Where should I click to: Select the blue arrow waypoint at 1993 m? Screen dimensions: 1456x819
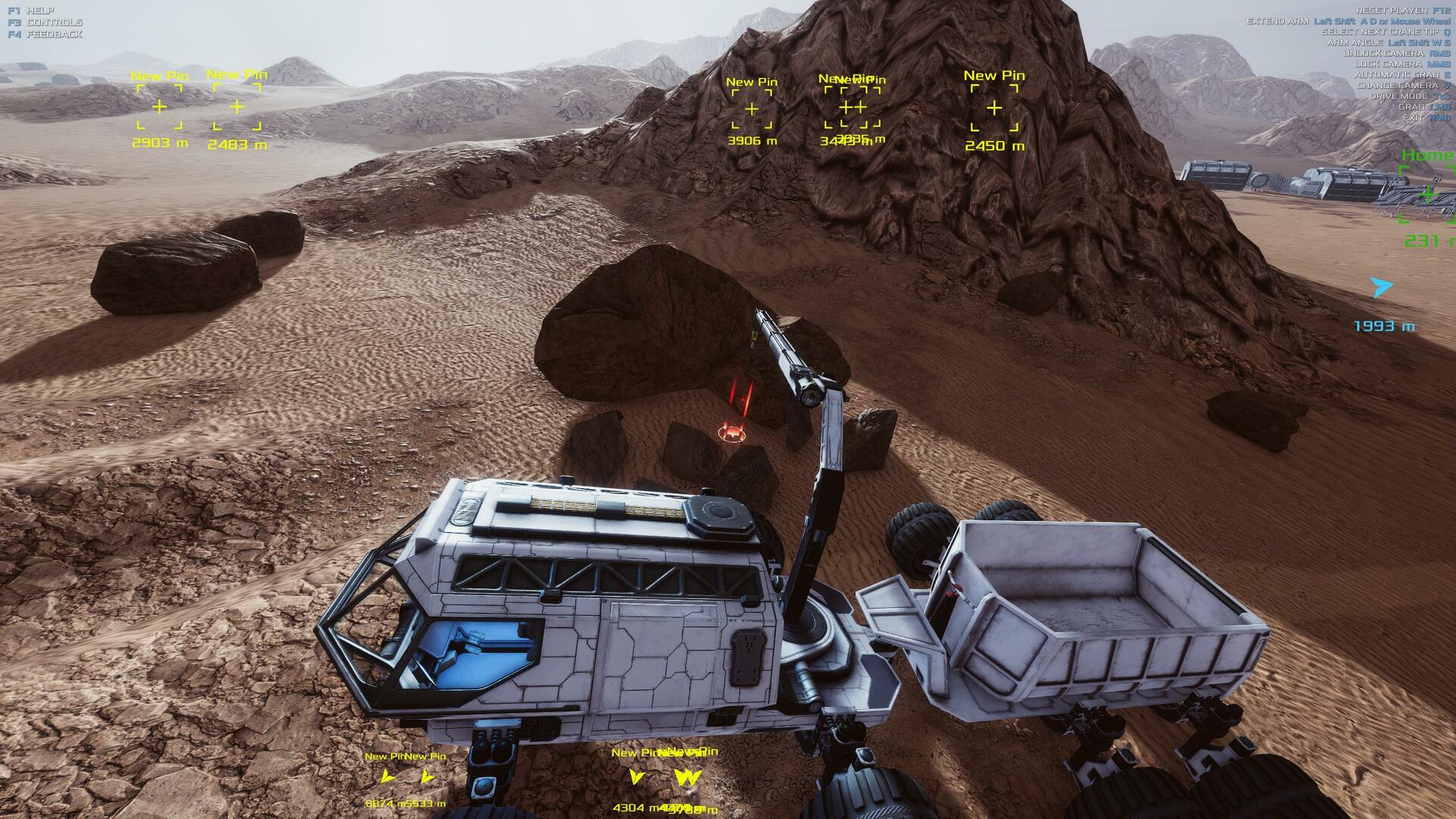[1382, 287]
